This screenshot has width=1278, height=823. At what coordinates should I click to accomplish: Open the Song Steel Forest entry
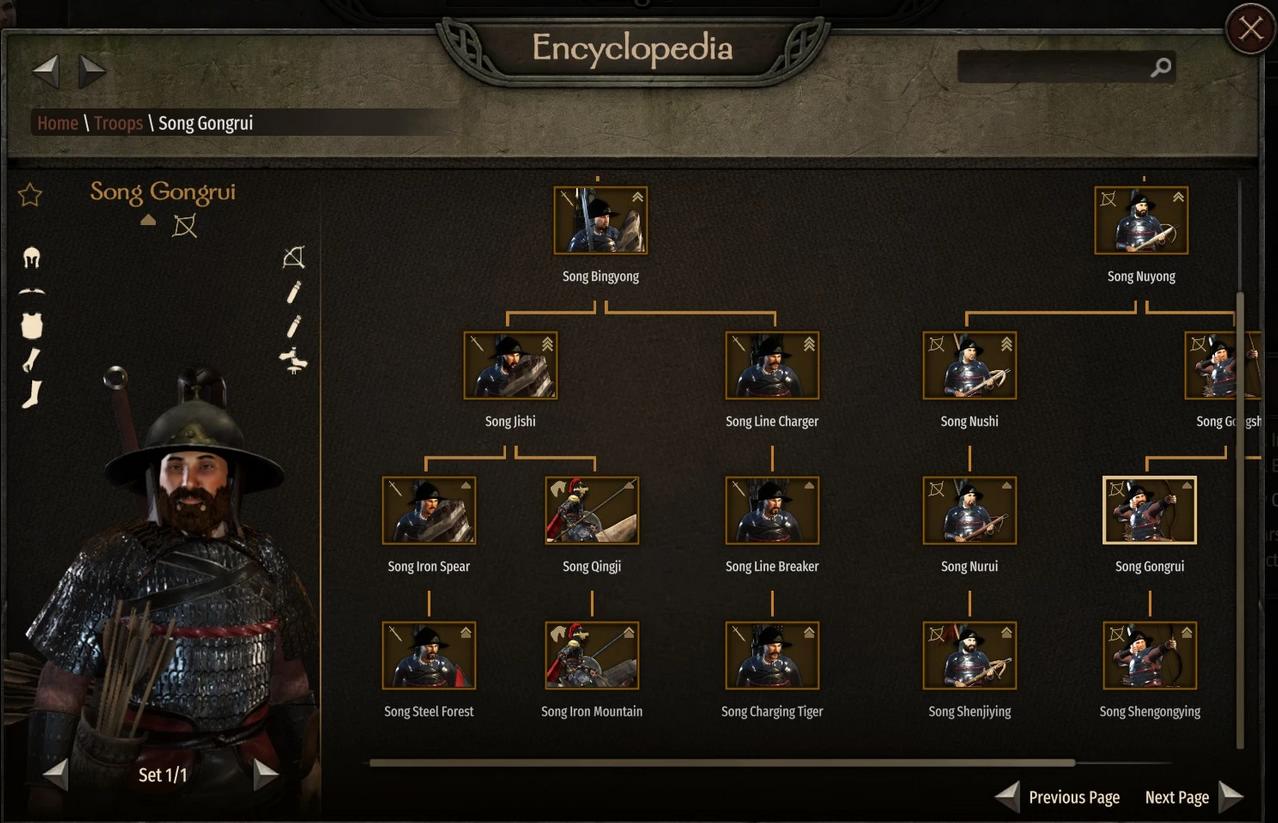point(429,655)
